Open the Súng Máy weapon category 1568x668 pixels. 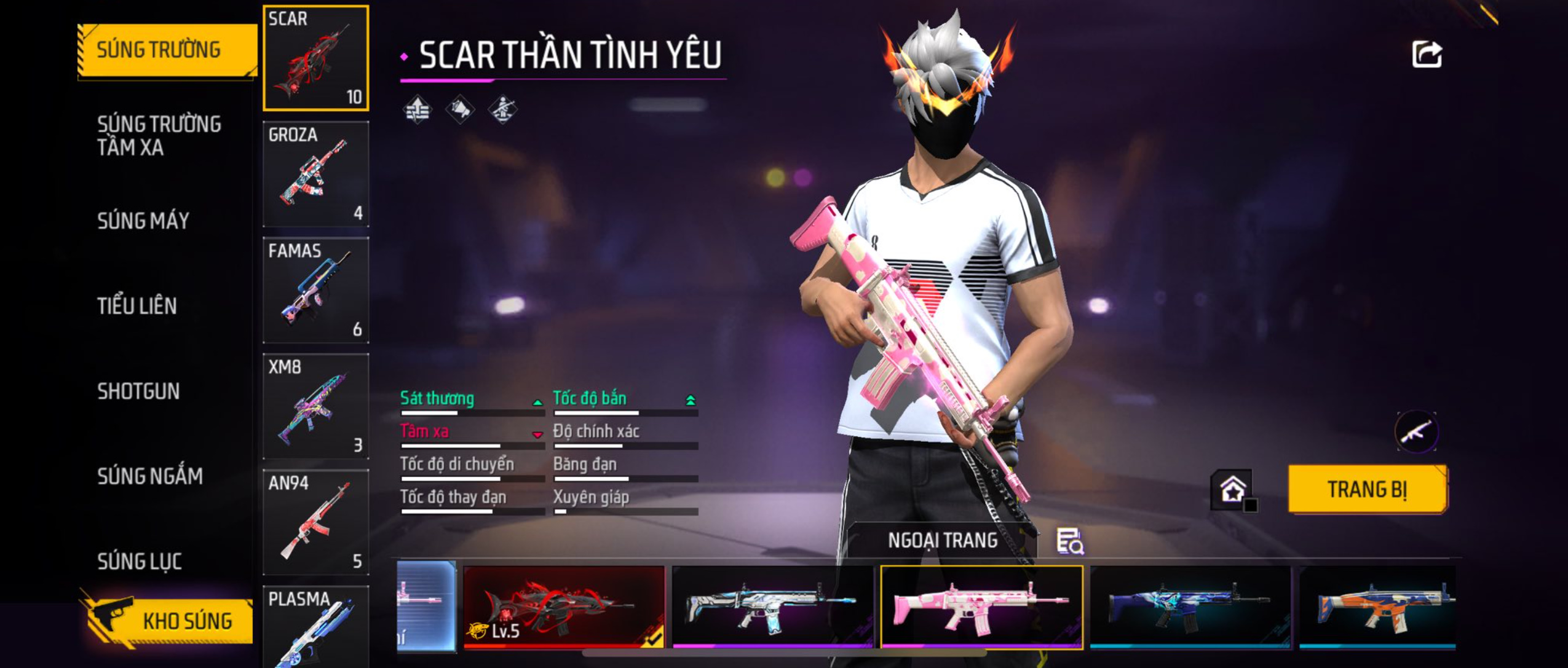click(x=143, y=221)
